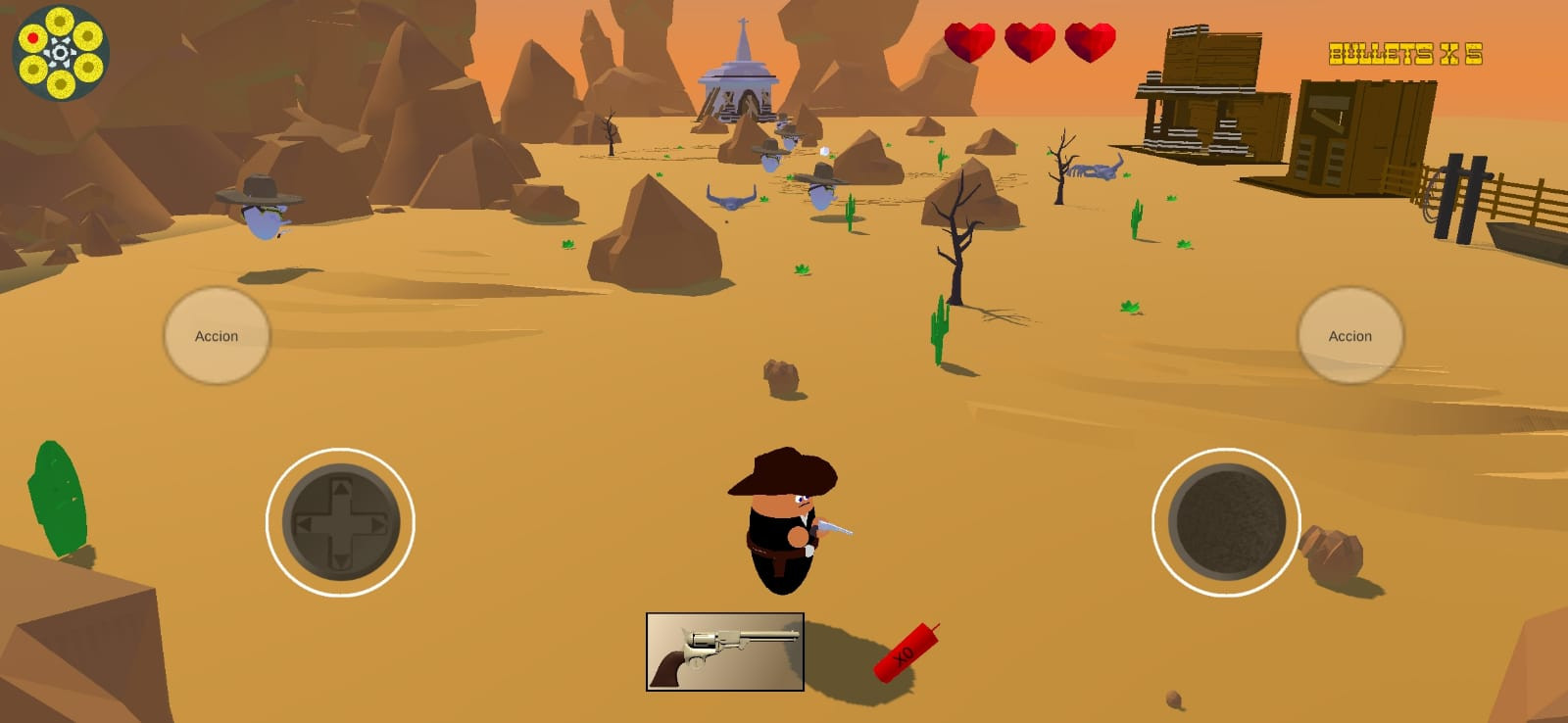Click the revolver cylinder ammo icon
The height and width of the screenshot is (723, 1568).
pos(61,53)
